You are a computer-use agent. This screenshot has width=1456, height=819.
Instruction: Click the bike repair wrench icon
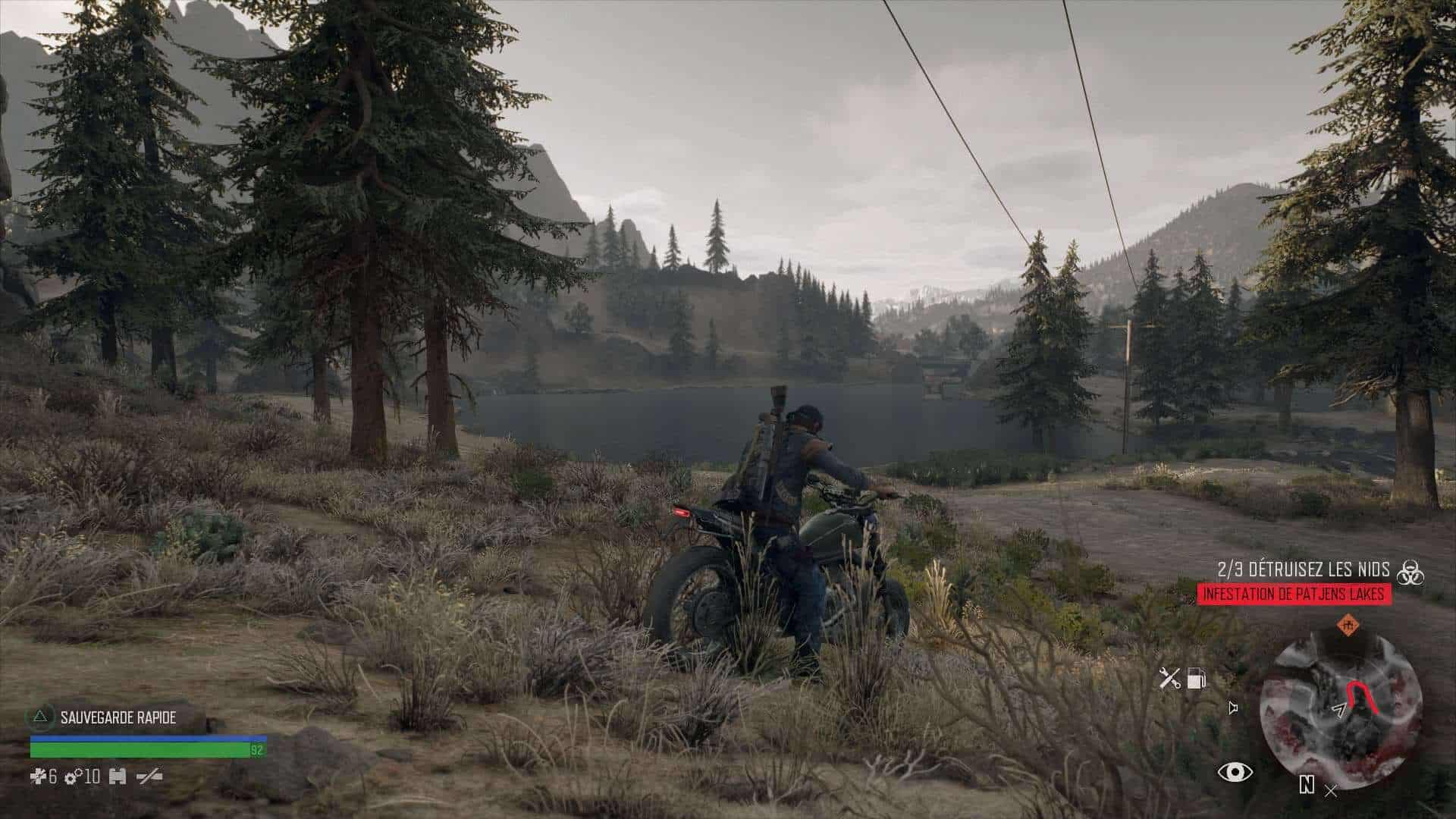point(1170,678)
